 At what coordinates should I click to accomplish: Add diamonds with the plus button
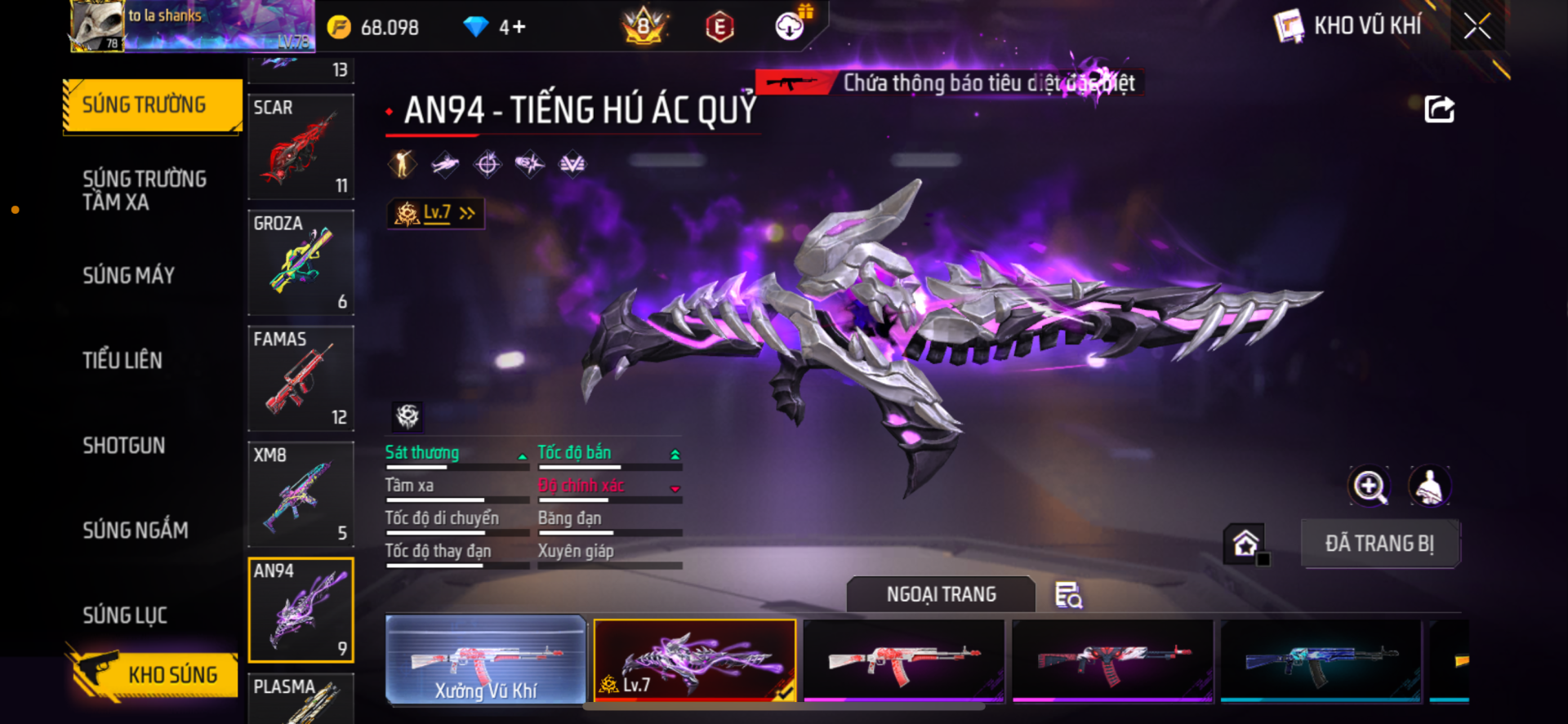pyautogui.click(x=519, y=28)
